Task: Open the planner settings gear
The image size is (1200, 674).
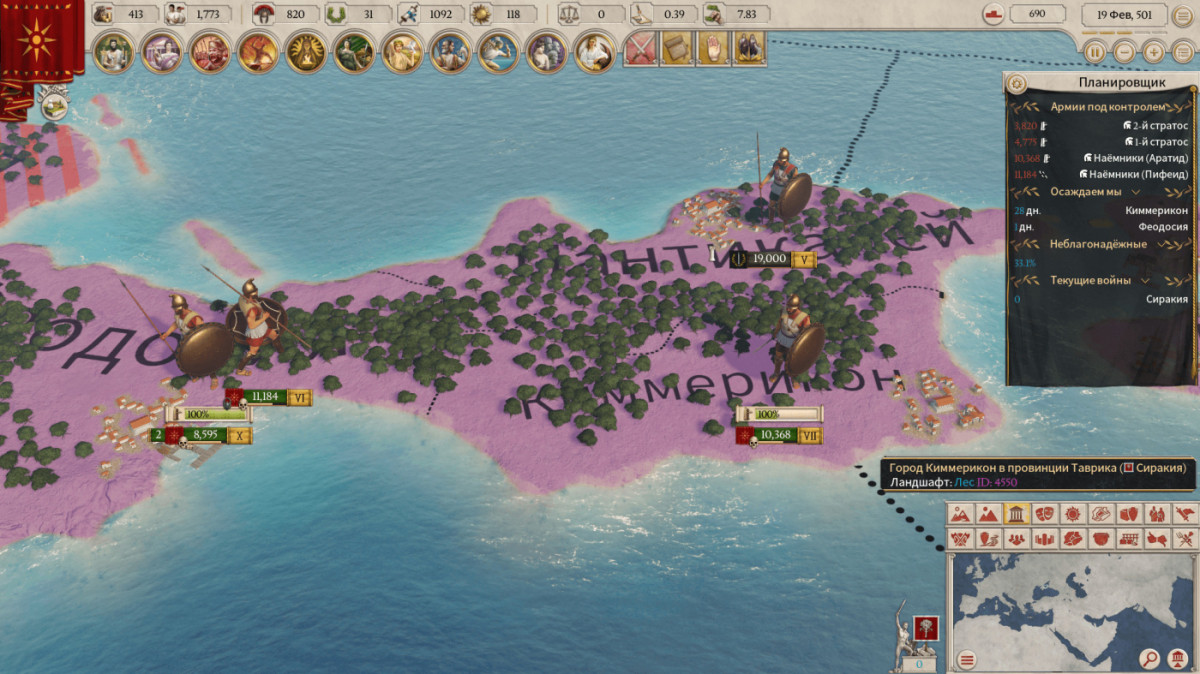Action: [x=1017, y=83]
